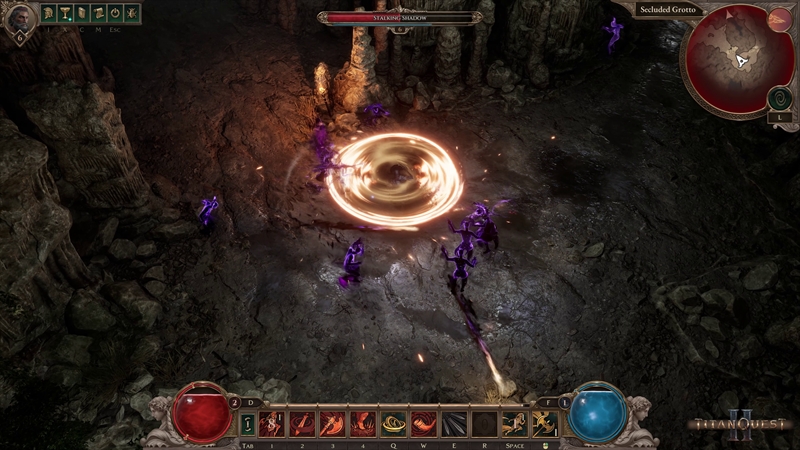800x450 pixels.
Task: Open the circular minimap
Action: pyautogui.click(x=736, y=60)
